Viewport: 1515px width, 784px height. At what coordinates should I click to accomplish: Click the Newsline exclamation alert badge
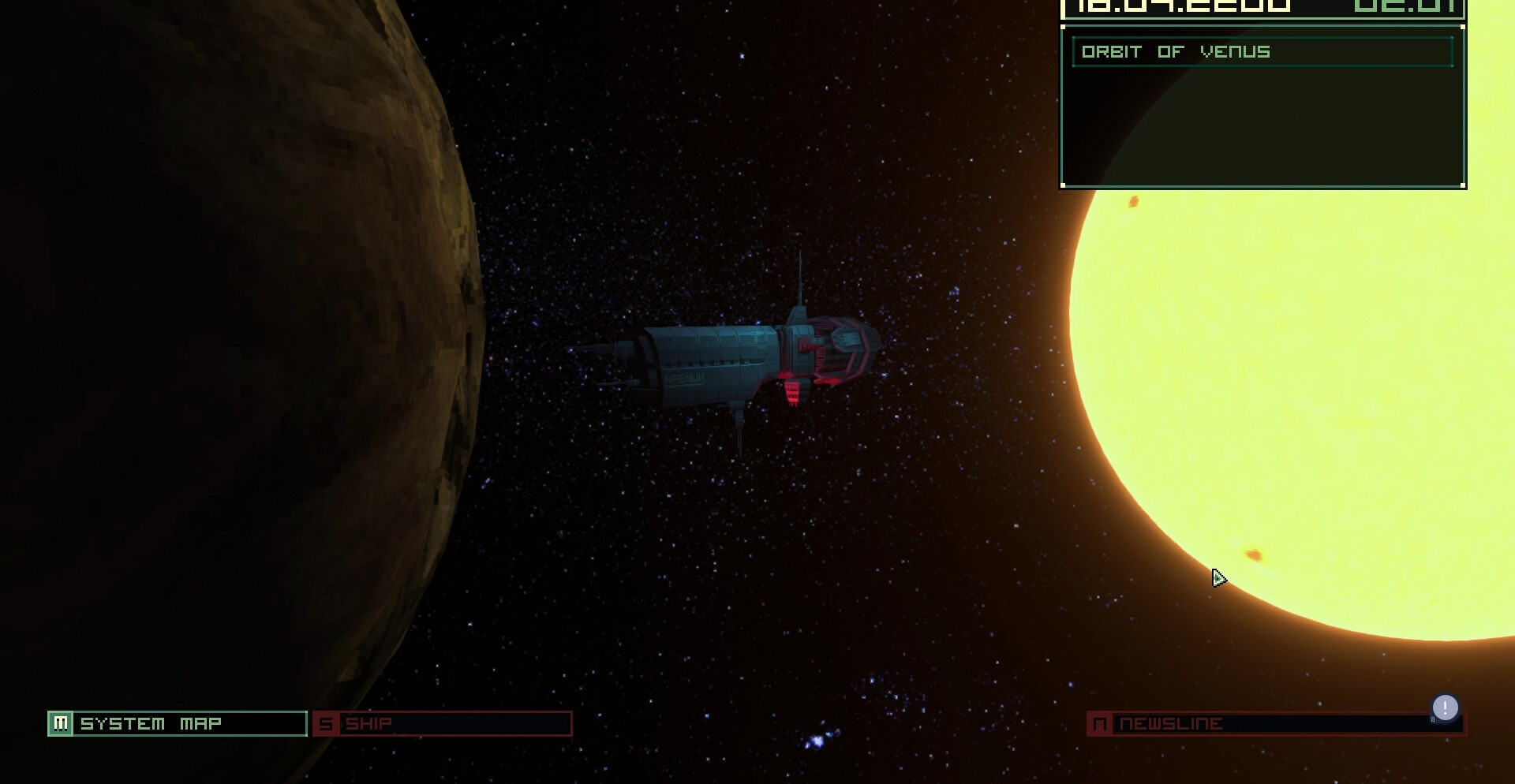(x=1445, y=707)
